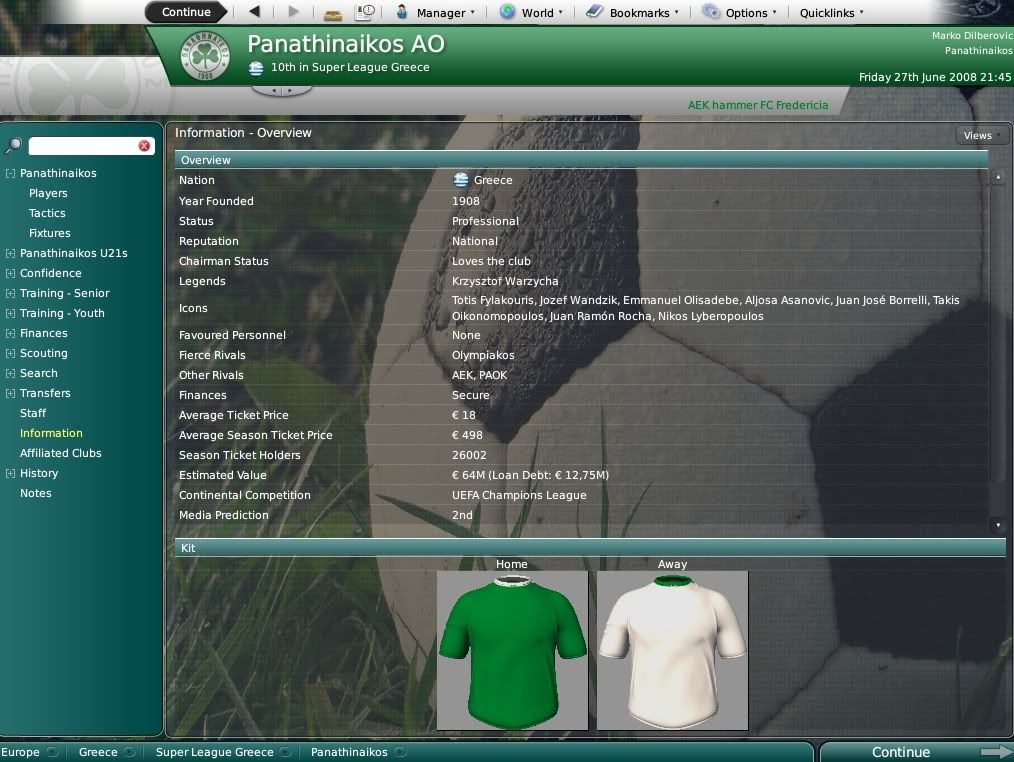Click the search input field

[x=82, y=146]
